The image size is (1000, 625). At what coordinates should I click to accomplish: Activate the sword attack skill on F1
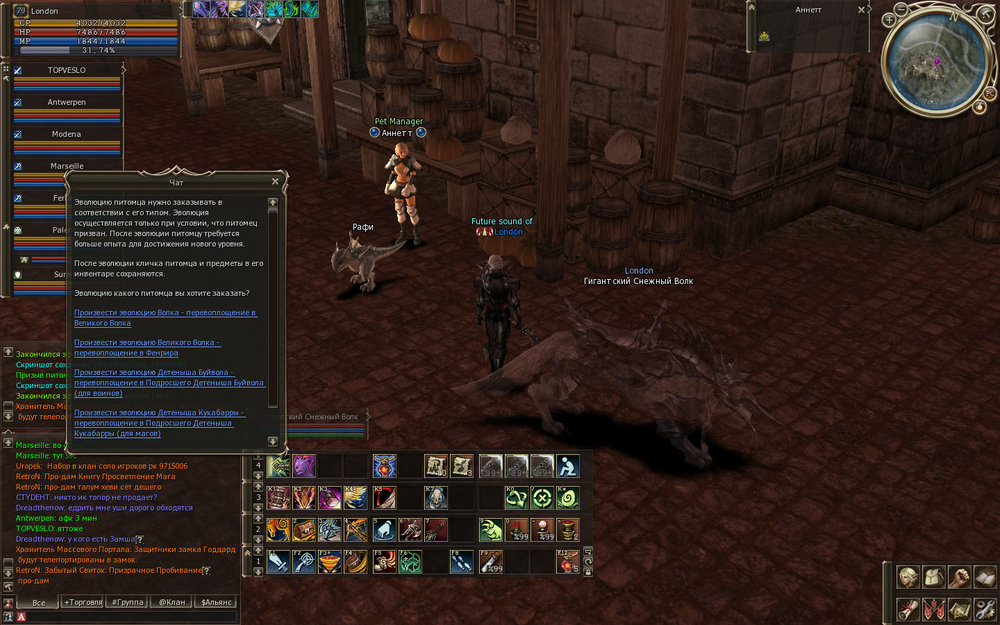tap(278, 561)
